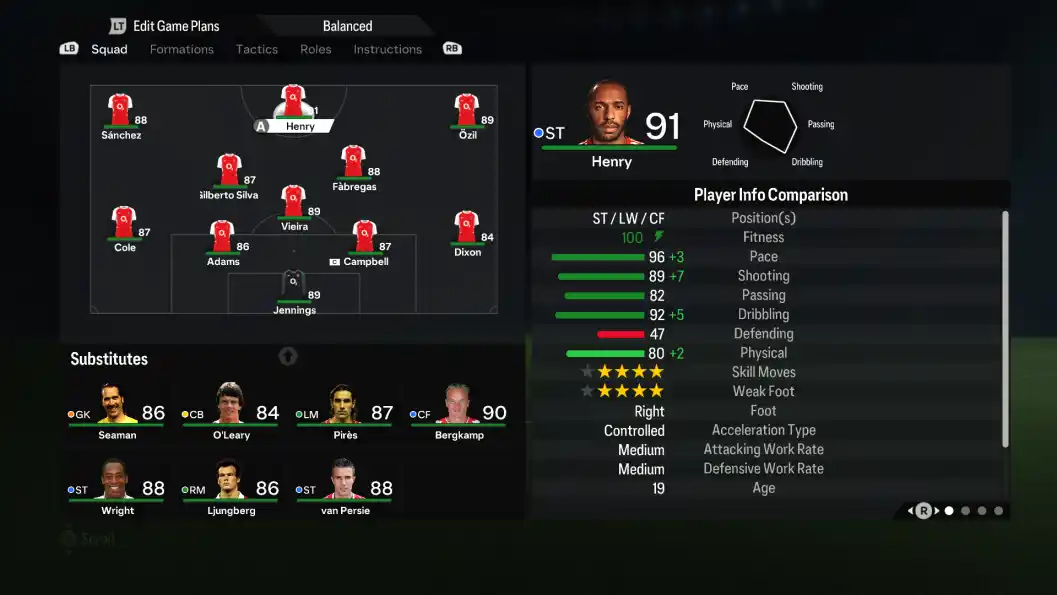Pick goalkeeper Jennings
Image resolution: width=1057 pixels, height=595 pixels.
click(294, 288)
